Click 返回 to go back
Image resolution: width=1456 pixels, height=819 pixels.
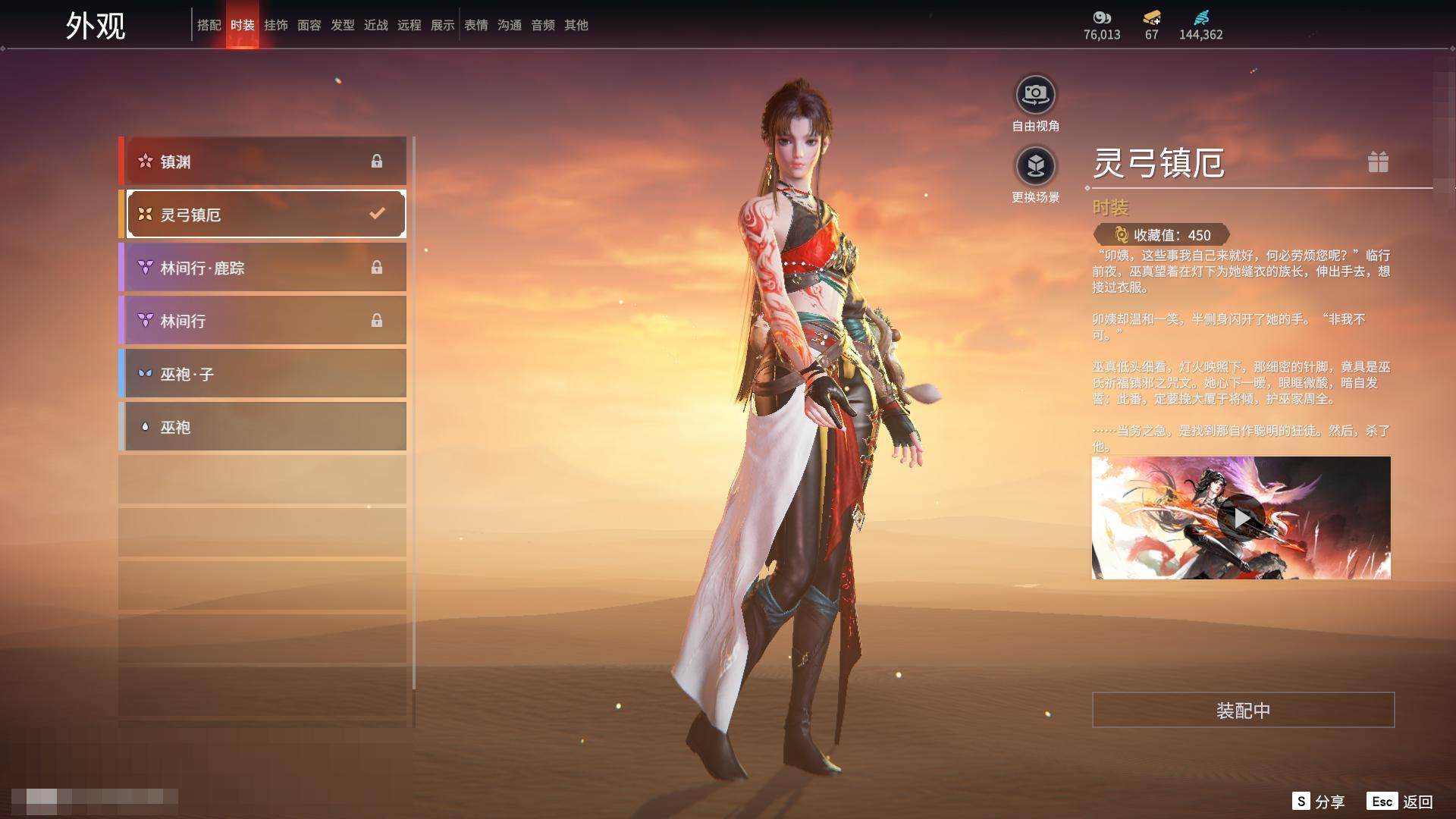coord(1417,802)
